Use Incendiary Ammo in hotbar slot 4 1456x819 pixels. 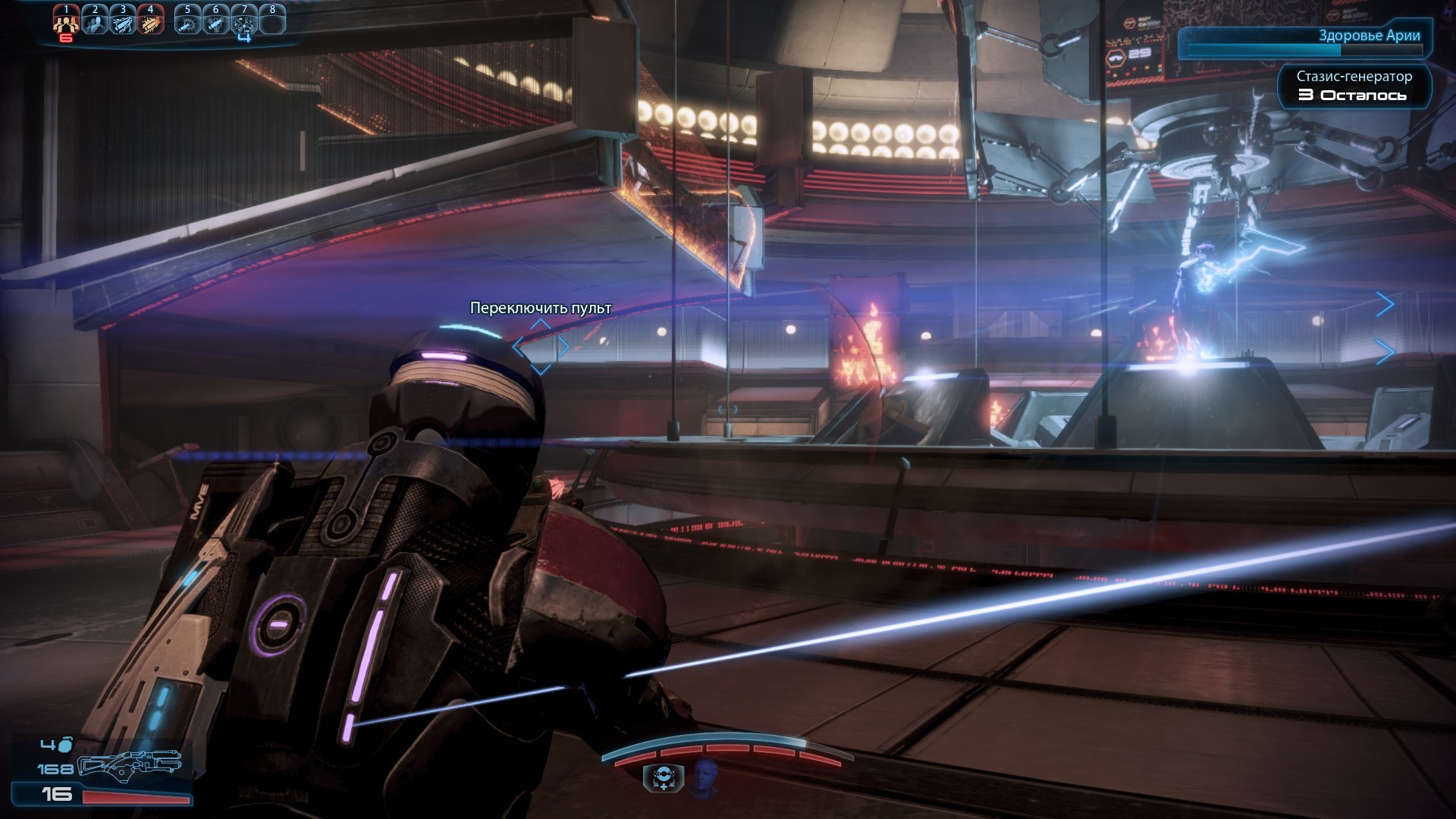(150, 22)
